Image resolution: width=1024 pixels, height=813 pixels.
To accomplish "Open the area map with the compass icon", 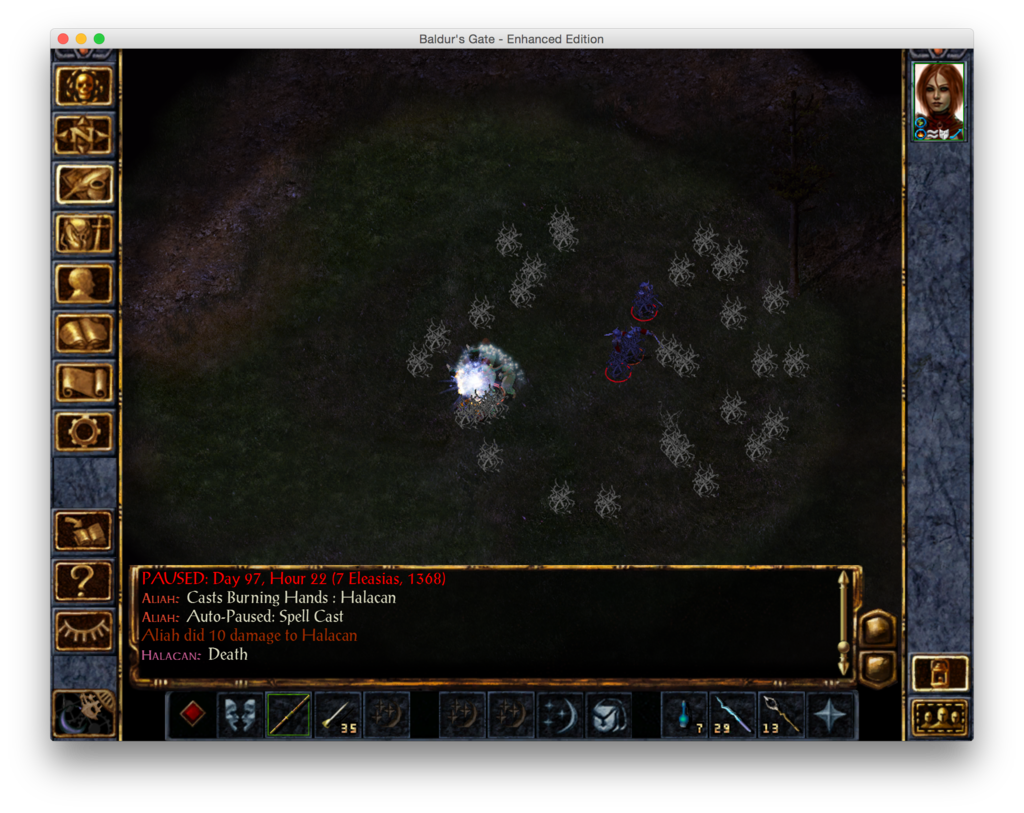I will tap(84, 135).
